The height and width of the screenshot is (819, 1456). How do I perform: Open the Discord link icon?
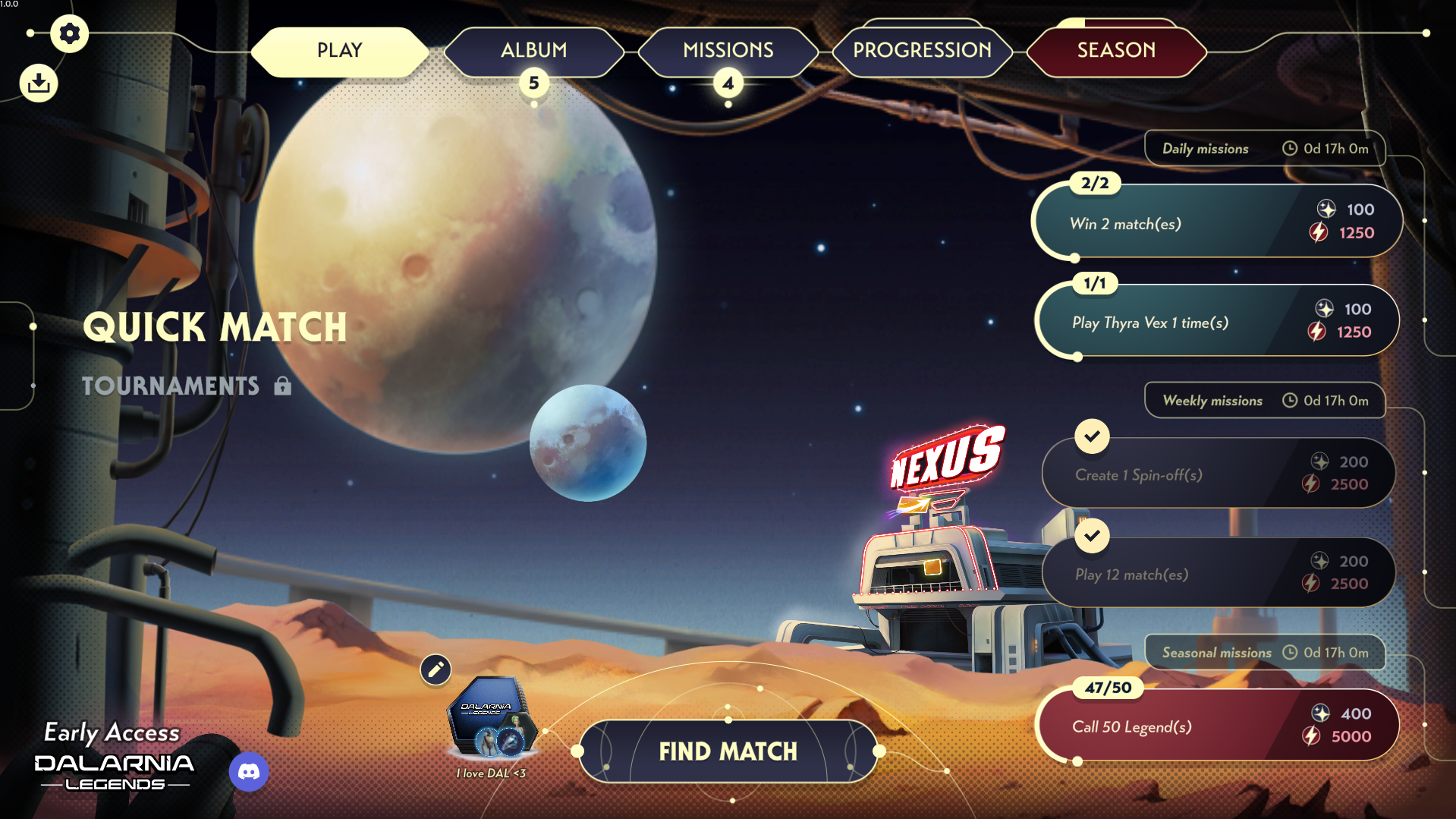(x=249, y=772)
